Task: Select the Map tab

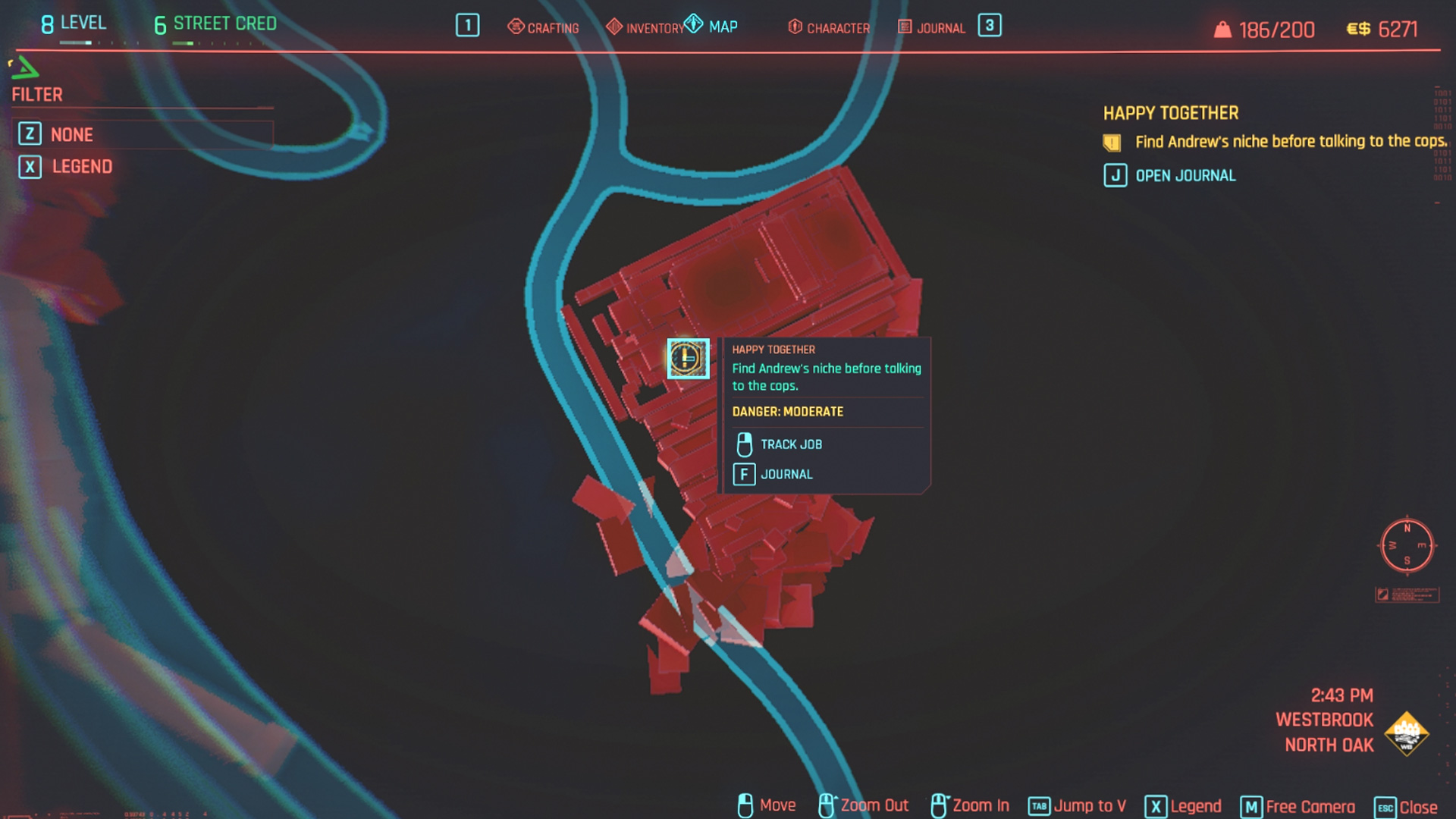Action: pos(714,27)
